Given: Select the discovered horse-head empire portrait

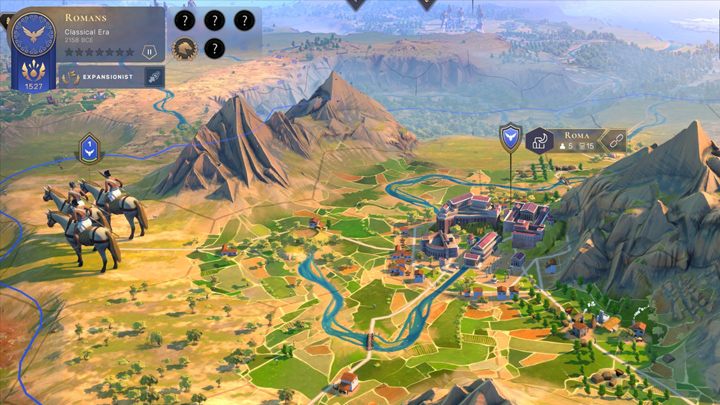Looking at the screenshot, I should click(184, 48).
